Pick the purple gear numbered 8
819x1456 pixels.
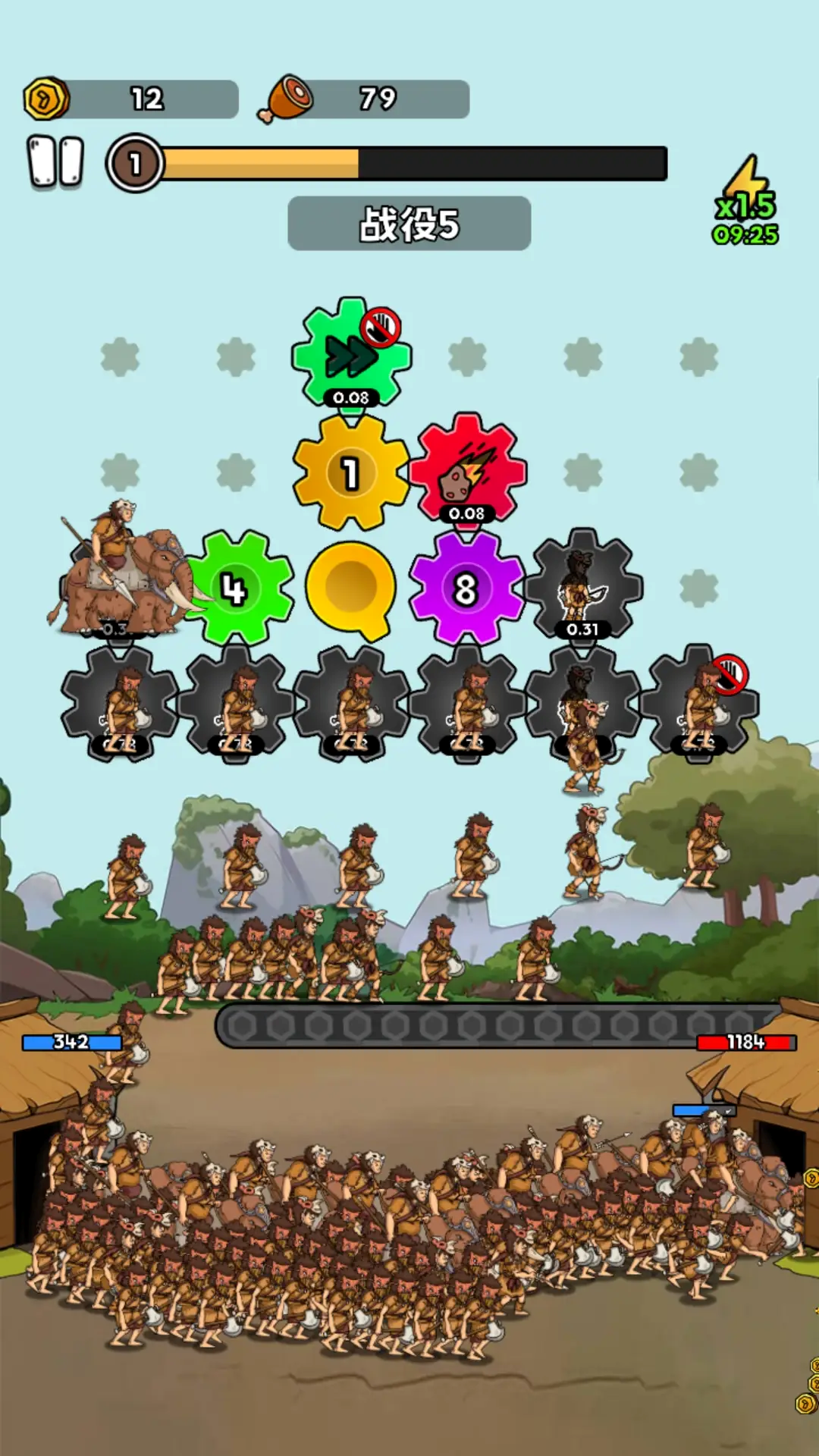coord(466,588)
